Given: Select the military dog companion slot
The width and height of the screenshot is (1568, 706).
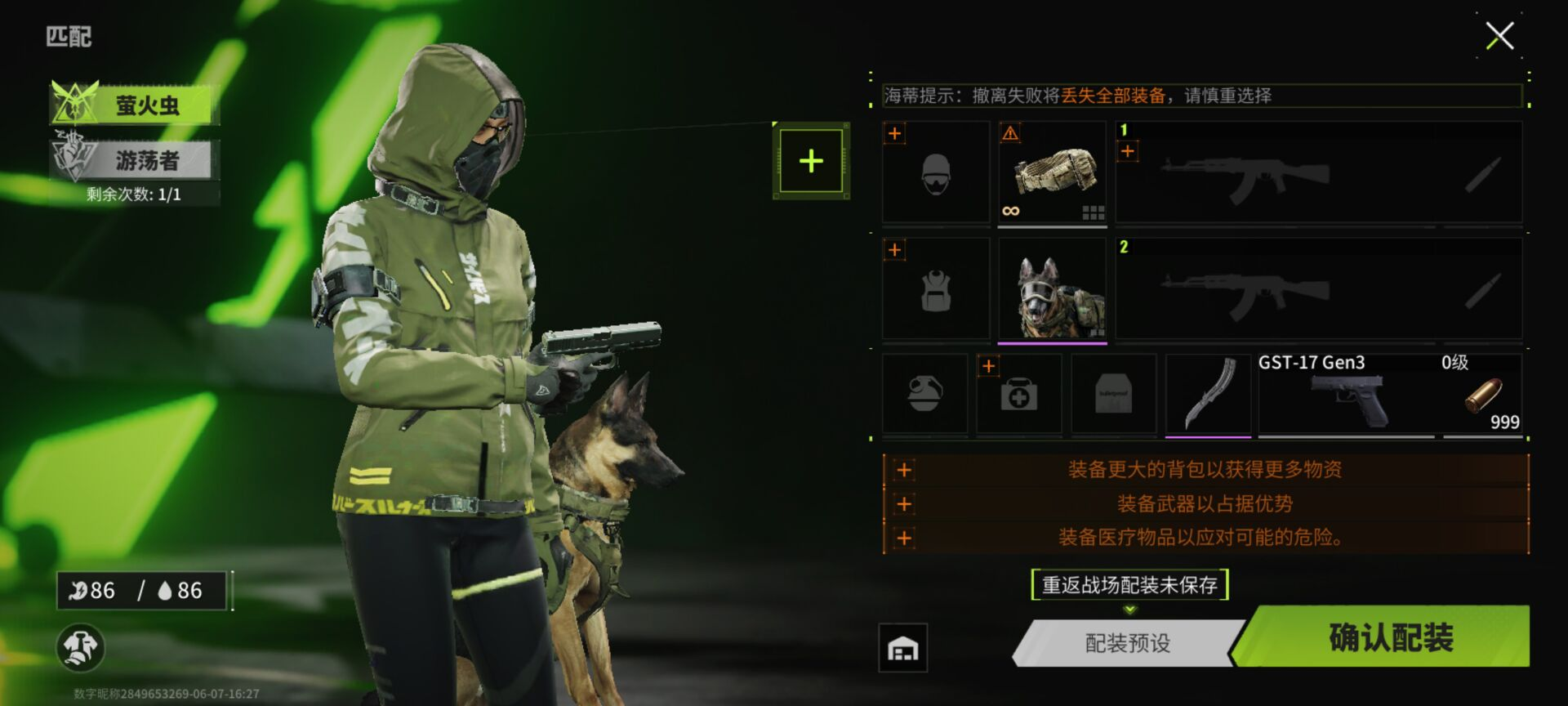Looking at the screenshot, I should click(1052, 289).
